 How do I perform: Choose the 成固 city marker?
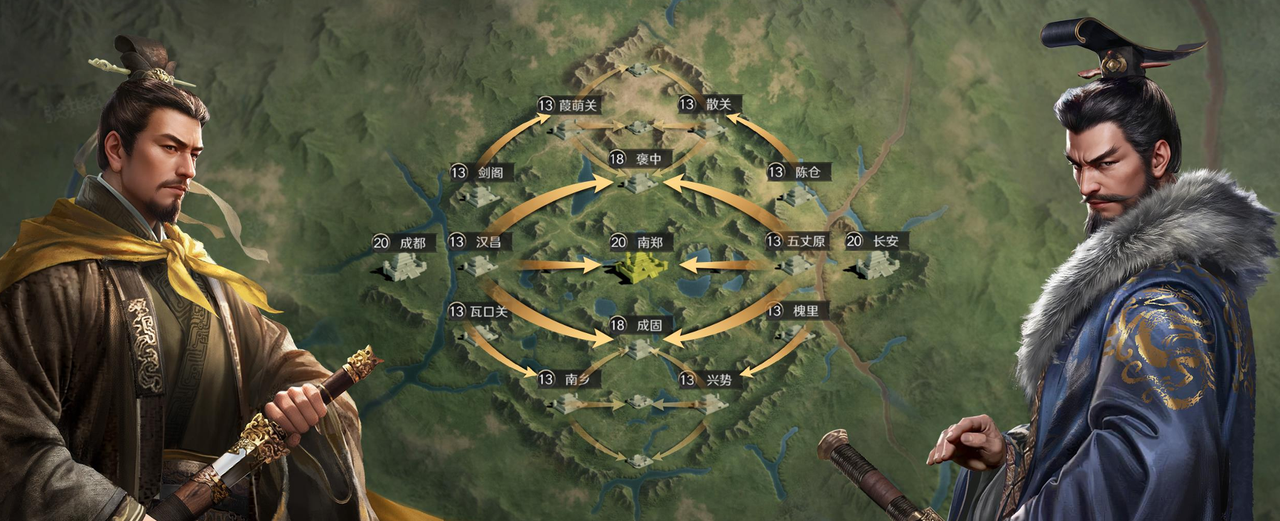click(640, 347)
